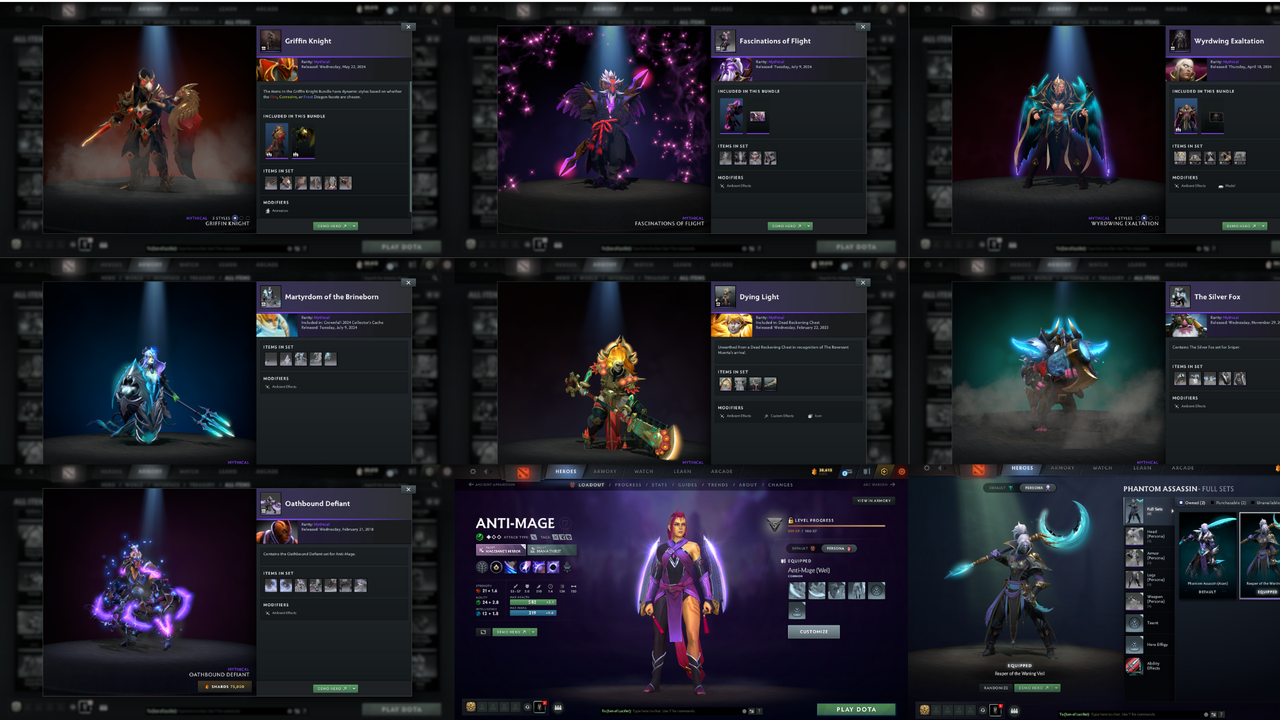Click the Hero Effigy category icon
The height and width of the screenshot is (720, 1280).
pyautogui.click(x=1133, y=644)
